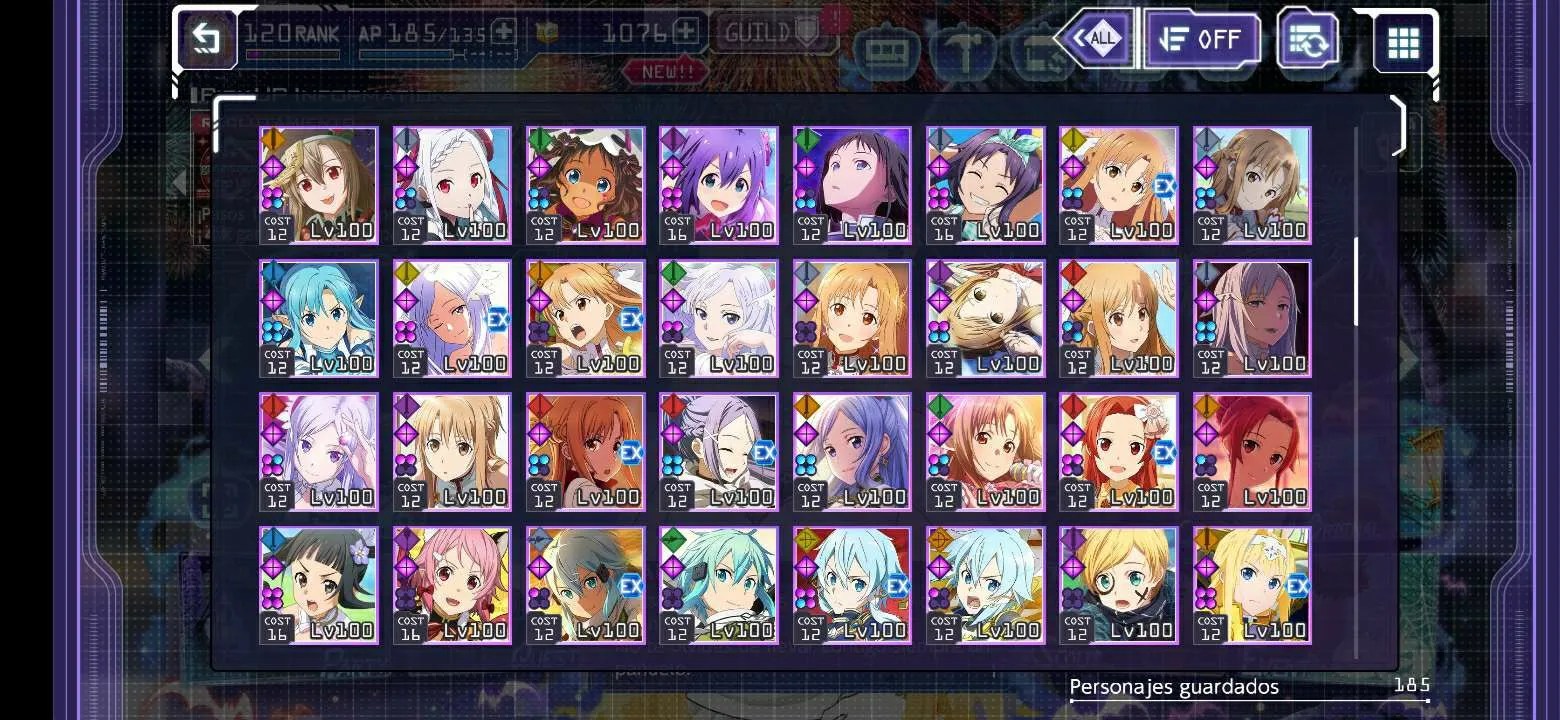Open the ALL character filter
This screenshot has width=1560, height=720.
[x=1096, y=39]
